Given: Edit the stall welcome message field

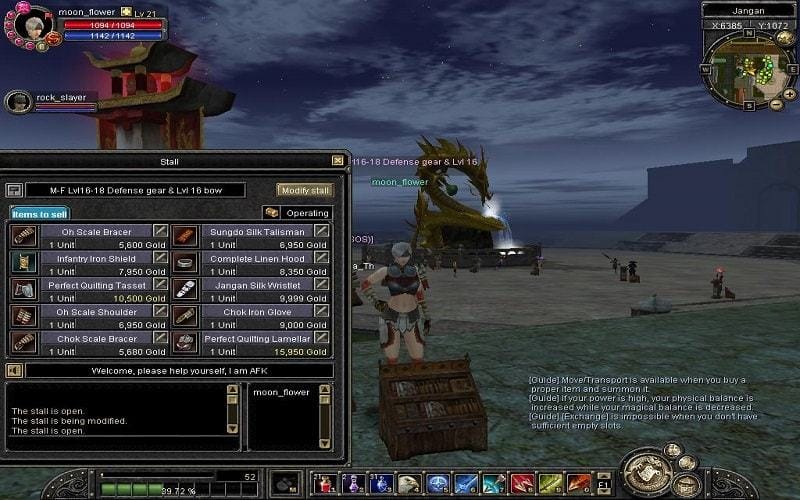Looking at the screenshot, I should (x=178, y=370).
